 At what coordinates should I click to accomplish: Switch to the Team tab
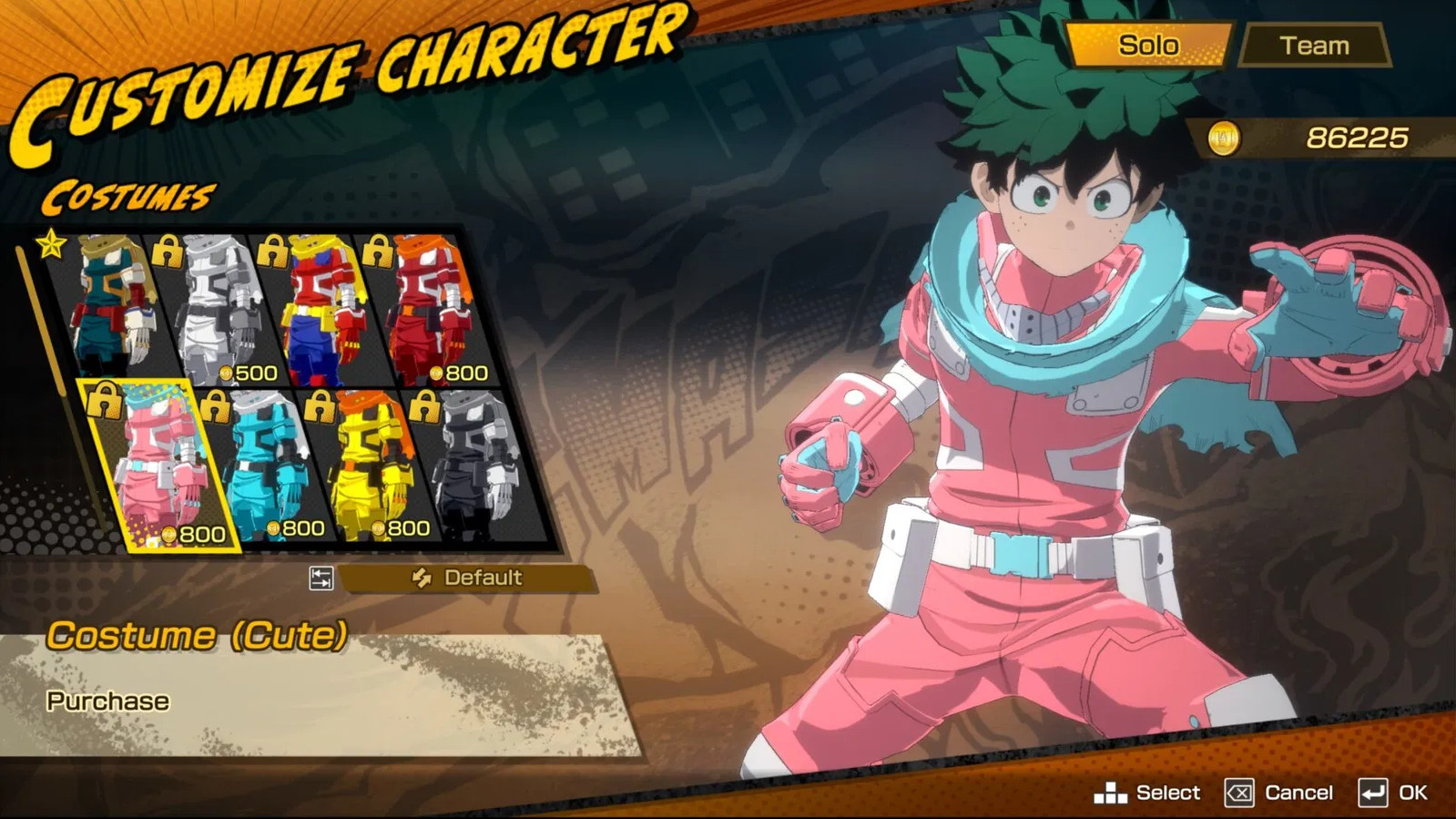[1315, 44]
